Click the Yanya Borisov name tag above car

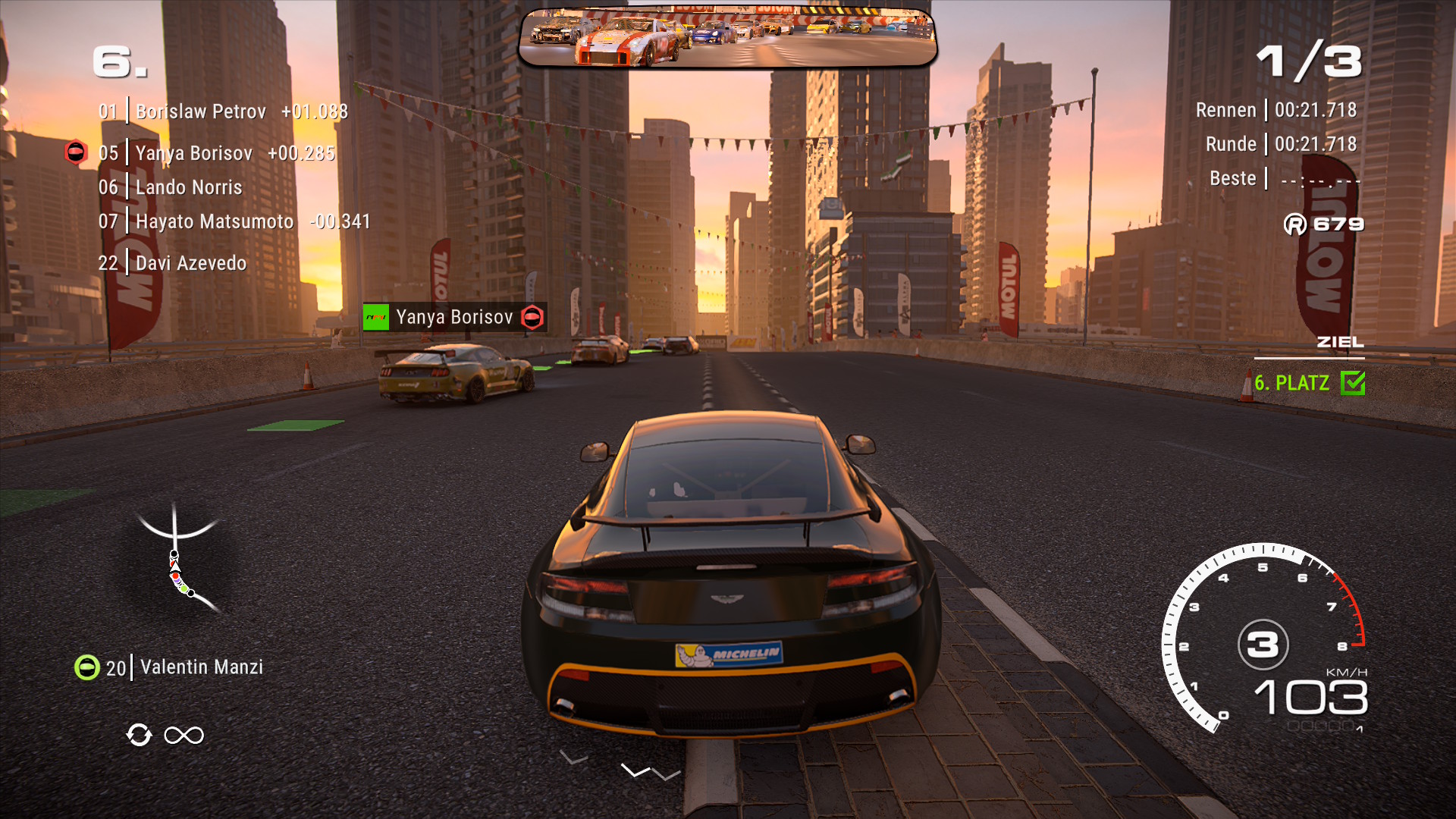pos(454,317)
